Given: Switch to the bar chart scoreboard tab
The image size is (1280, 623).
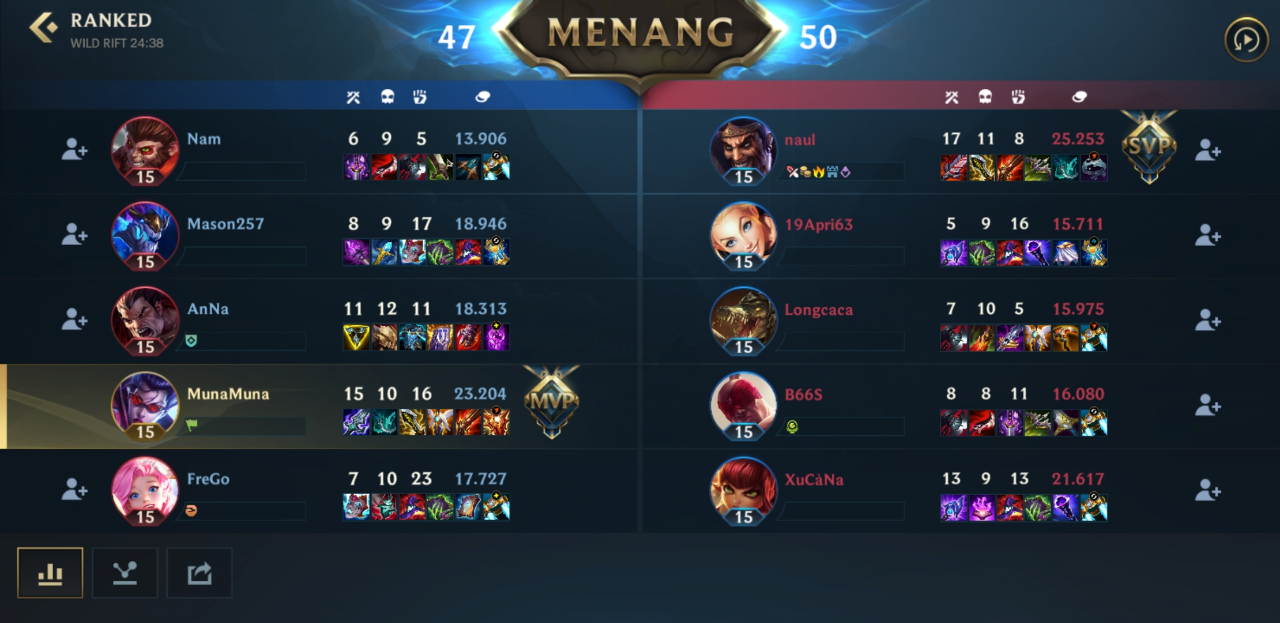Looking at the screenshot, I should 50,573.
